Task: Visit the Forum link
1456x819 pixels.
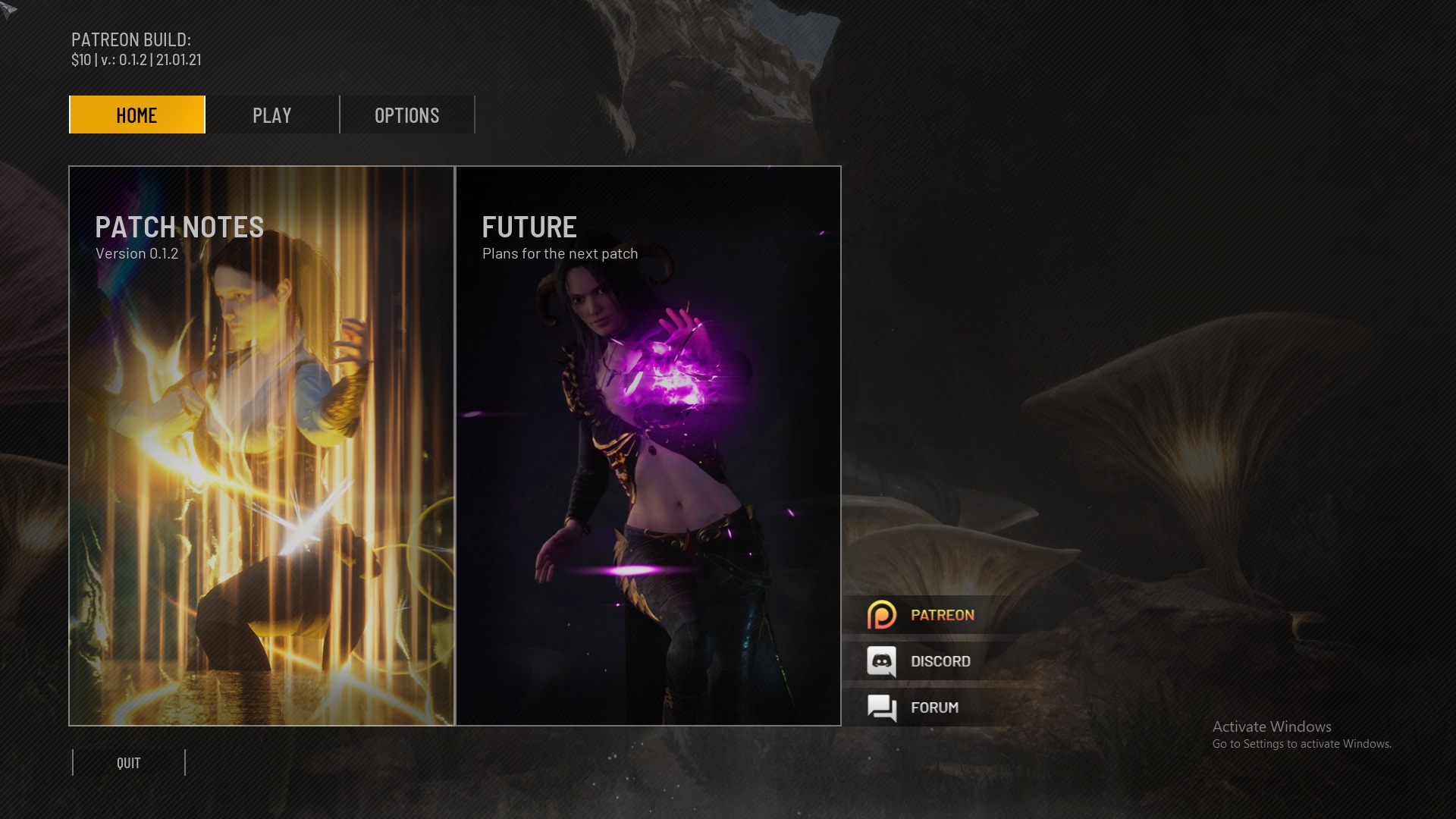Action: 934,708
